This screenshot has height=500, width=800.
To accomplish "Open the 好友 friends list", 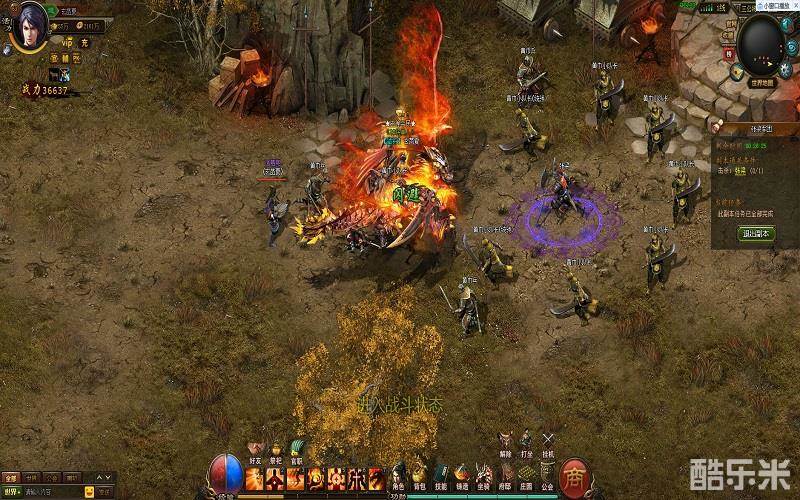I will [253, 449].
